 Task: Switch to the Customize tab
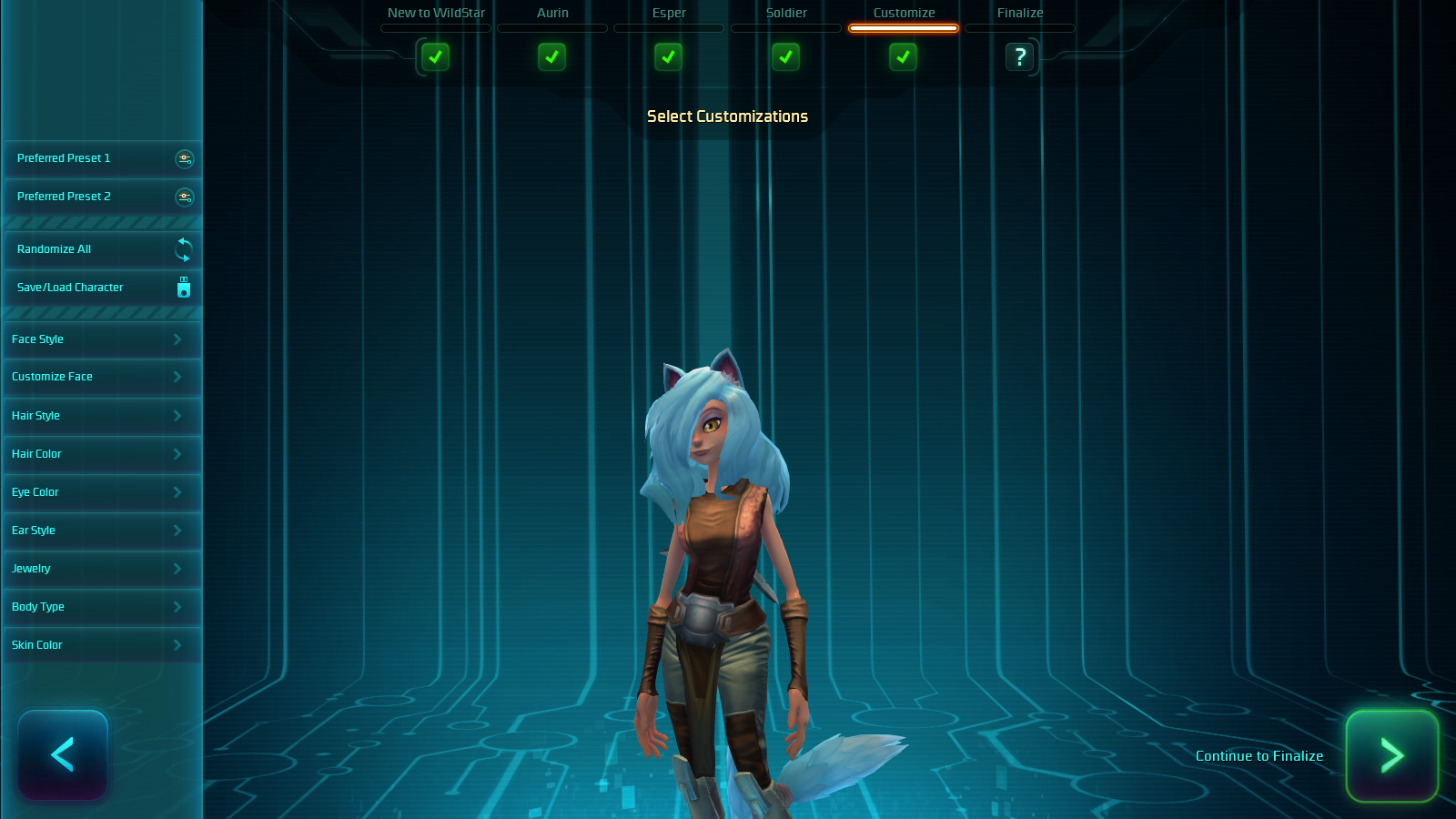coord(903,13)
